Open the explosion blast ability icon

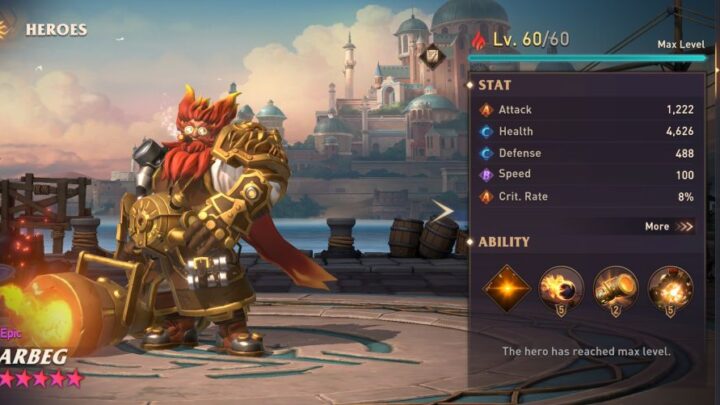(669, 288)
